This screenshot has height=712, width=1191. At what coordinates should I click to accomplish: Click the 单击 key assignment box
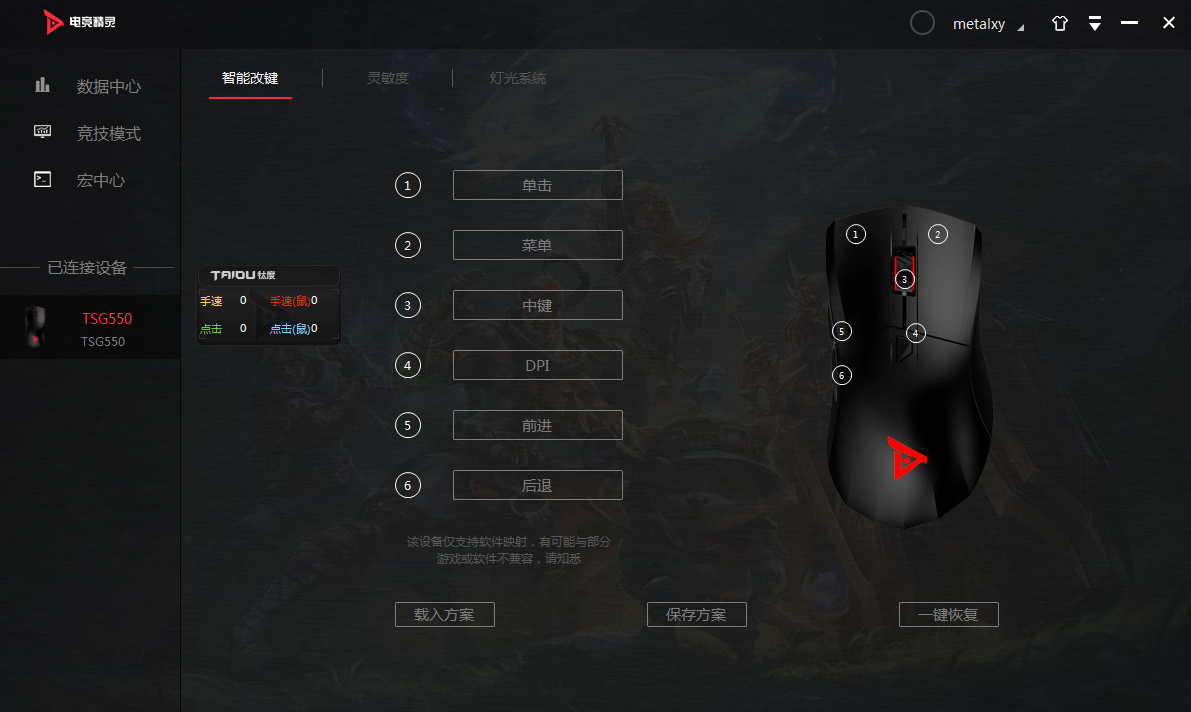(x=537, y=185)
